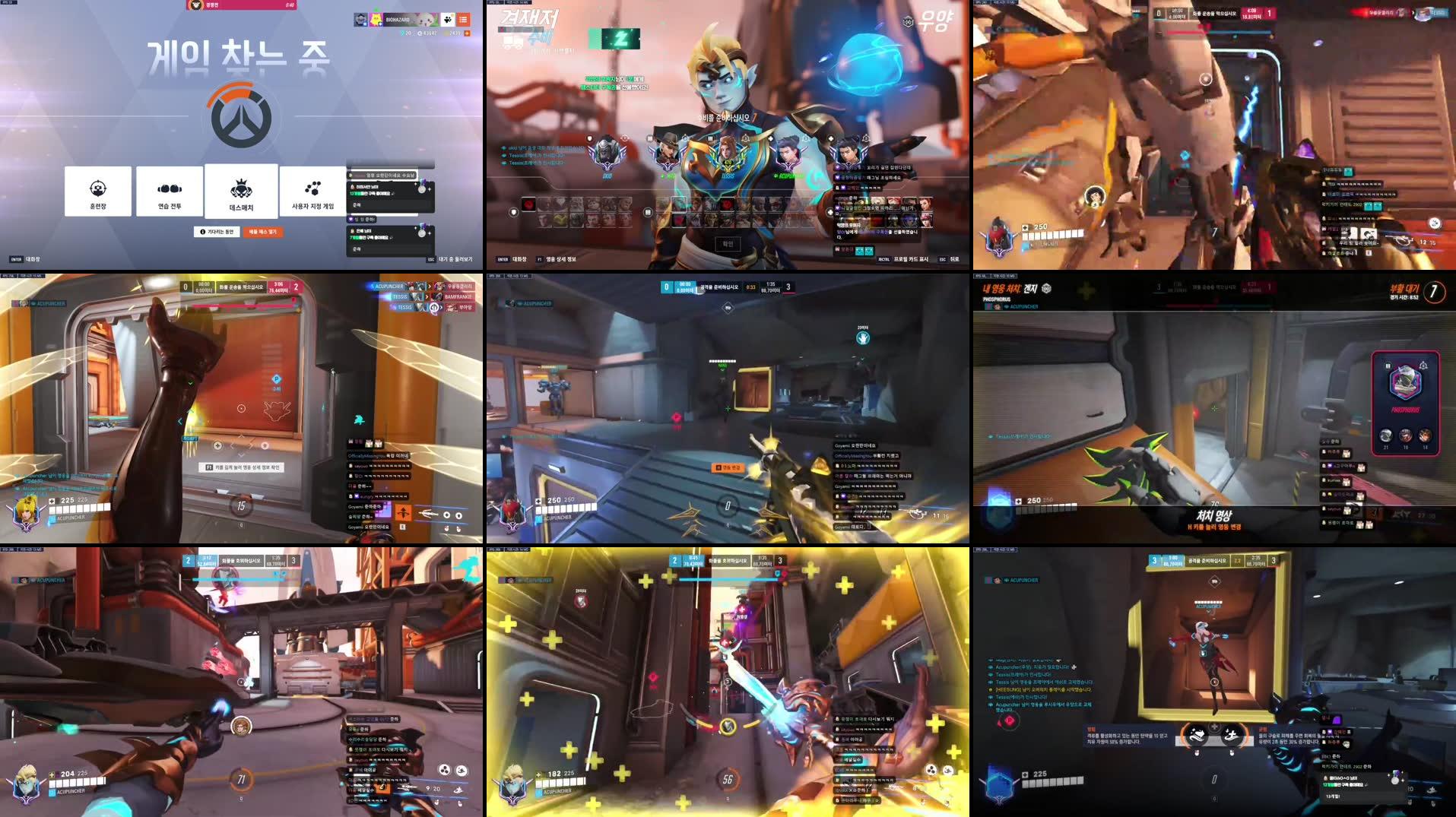Open the 사용자 지정 게임 custom game icon

click(312, 187)
